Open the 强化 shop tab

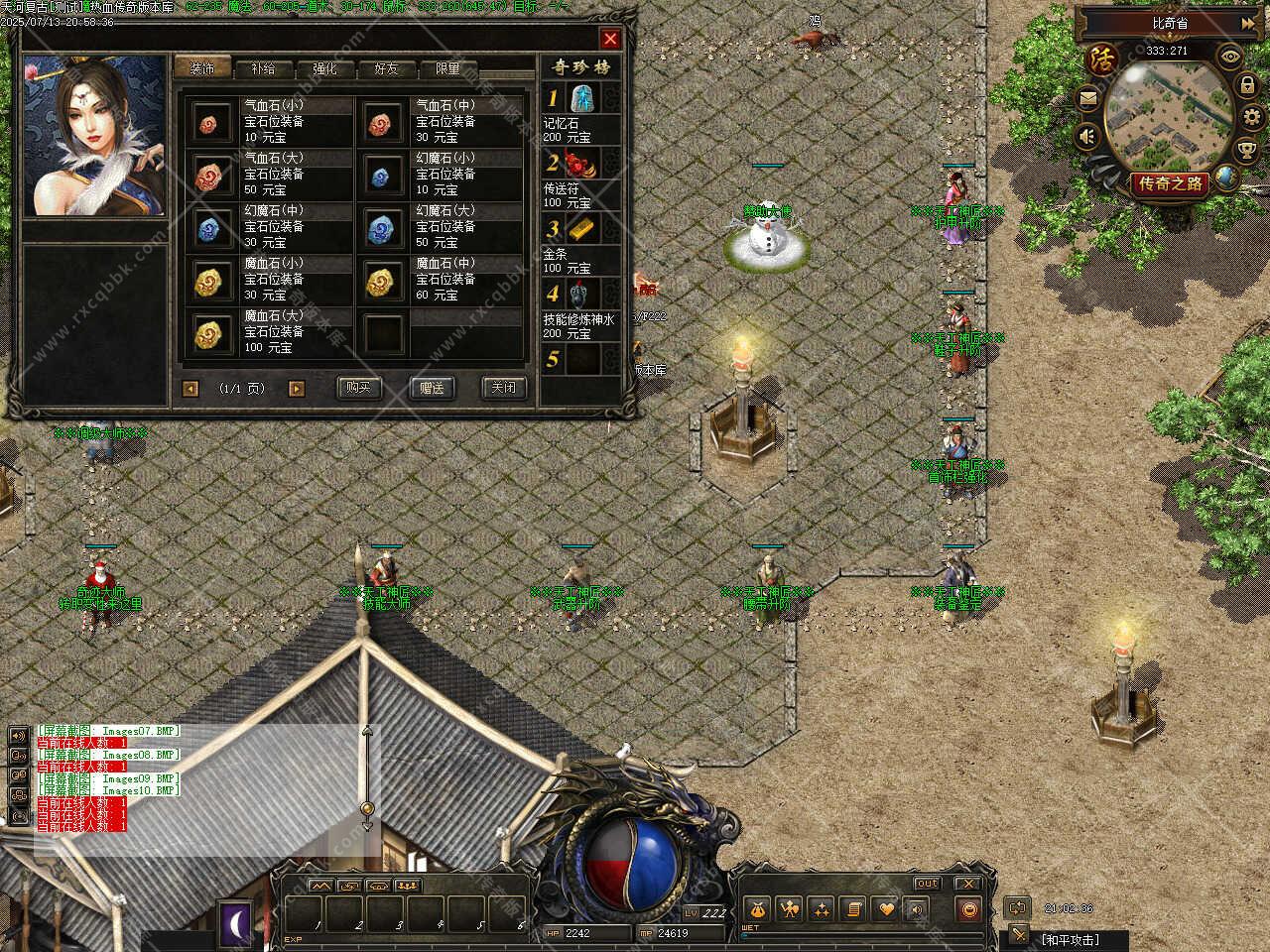click(324, 68)
